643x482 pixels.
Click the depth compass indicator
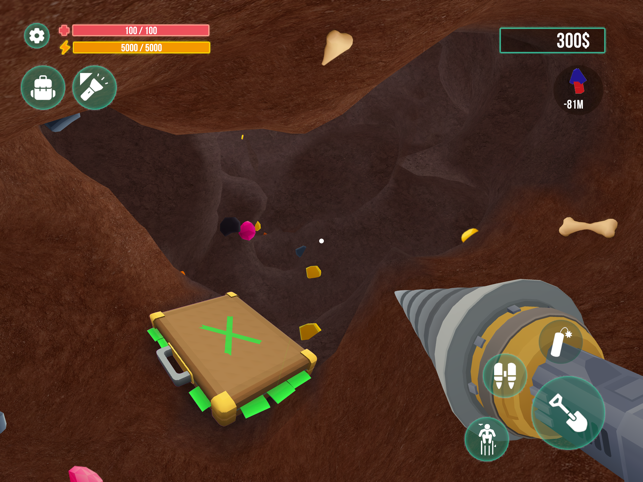coord(577,89)
